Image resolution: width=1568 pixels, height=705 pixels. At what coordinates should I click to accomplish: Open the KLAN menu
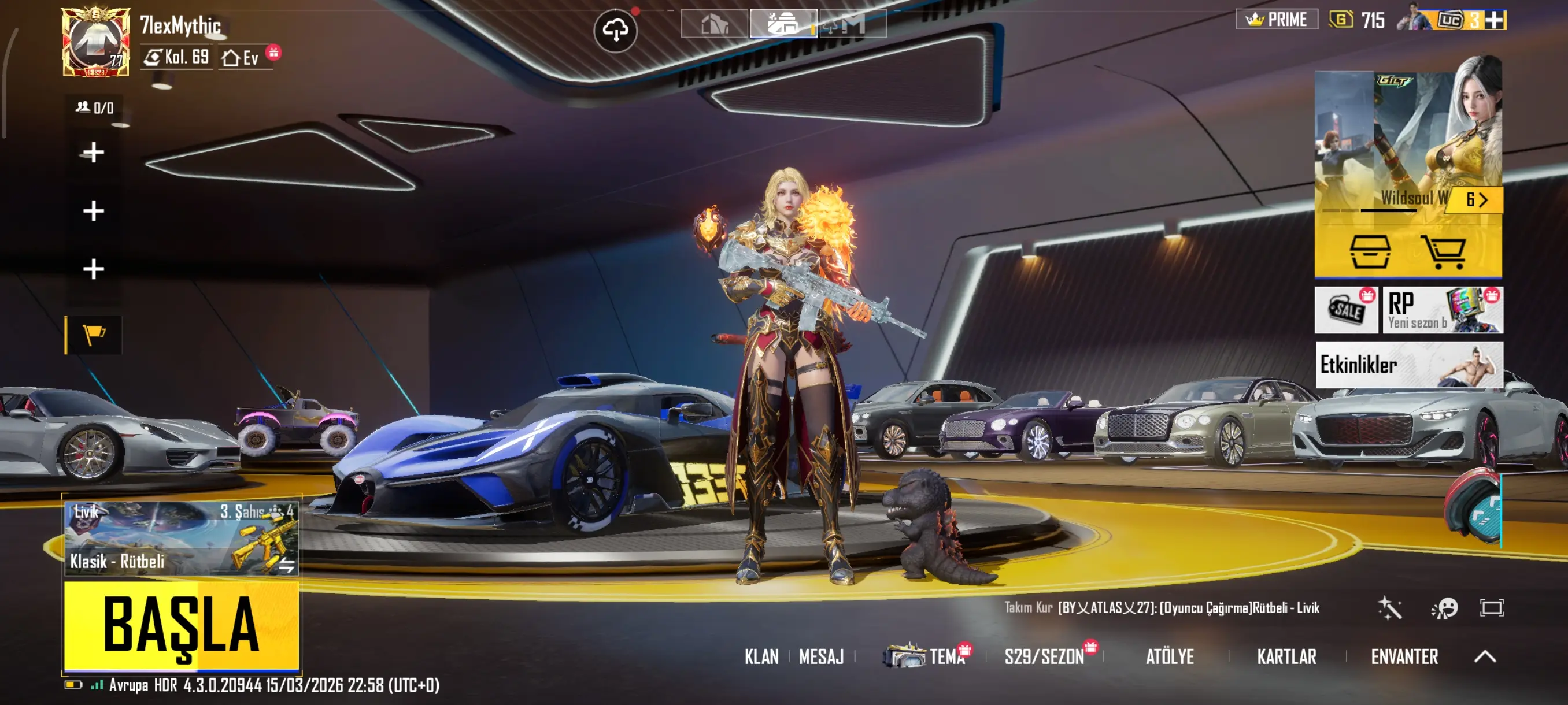[761, 657]
